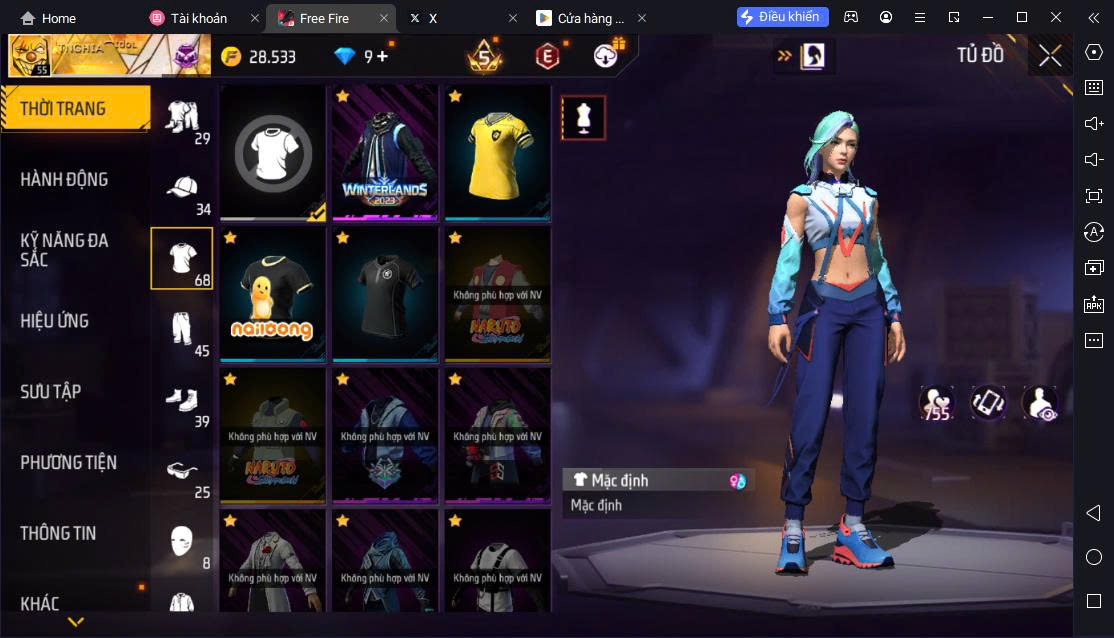The image size is (1114, 638).
Task: Add diamonds with the plus button
Action: click(x=382, y=57)
